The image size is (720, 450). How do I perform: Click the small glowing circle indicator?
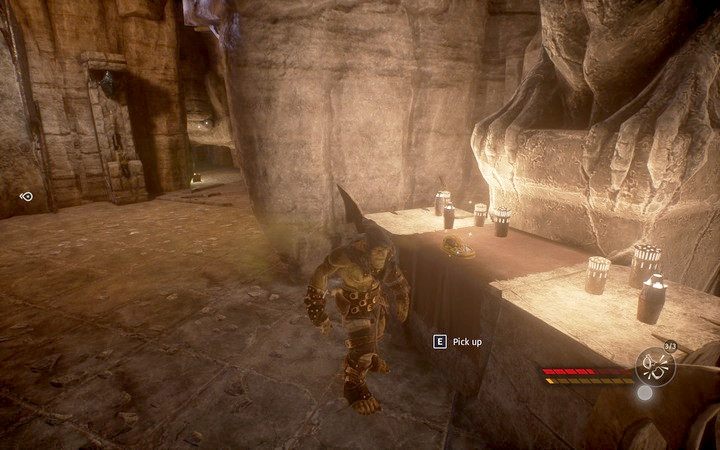coord(645,393)
